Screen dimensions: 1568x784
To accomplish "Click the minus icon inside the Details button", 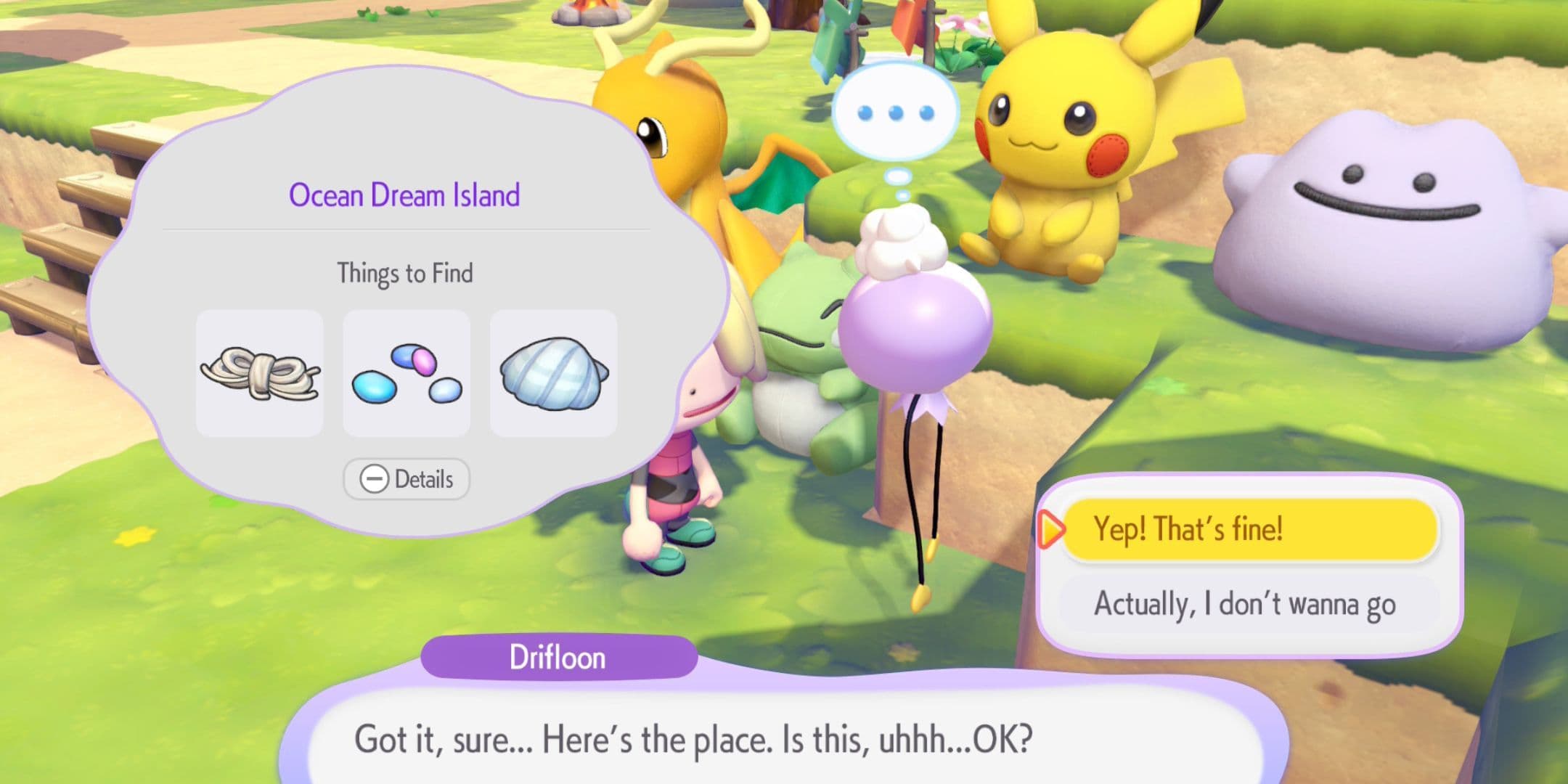I will [373, 479].
